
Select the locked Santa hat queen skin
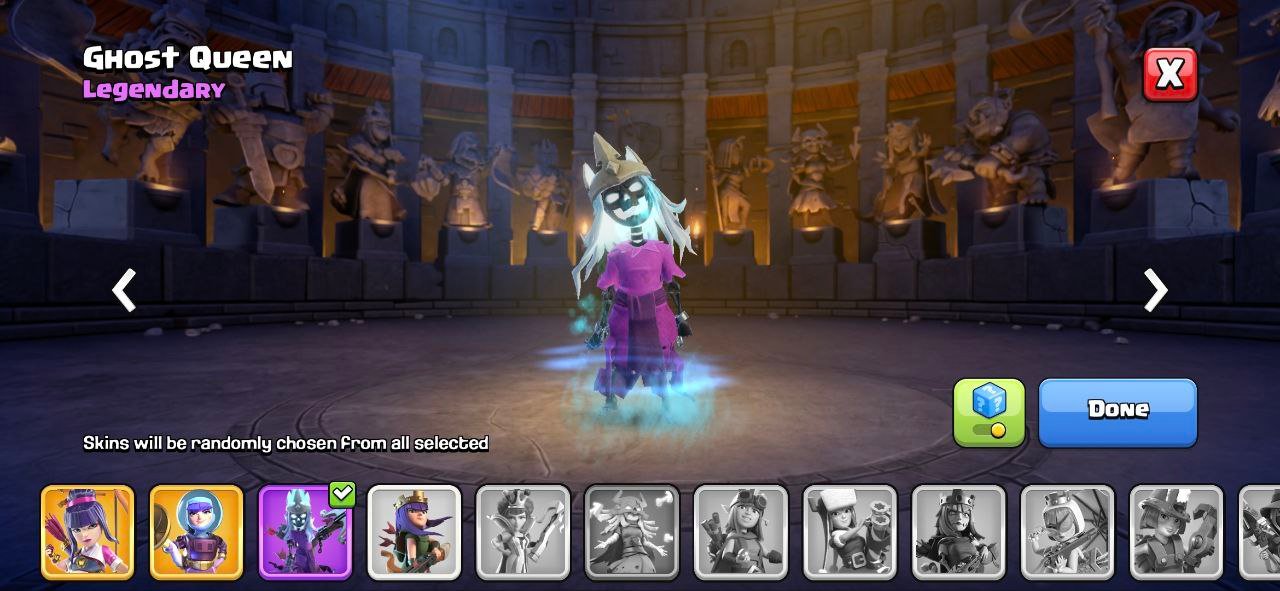pos(849,532)
